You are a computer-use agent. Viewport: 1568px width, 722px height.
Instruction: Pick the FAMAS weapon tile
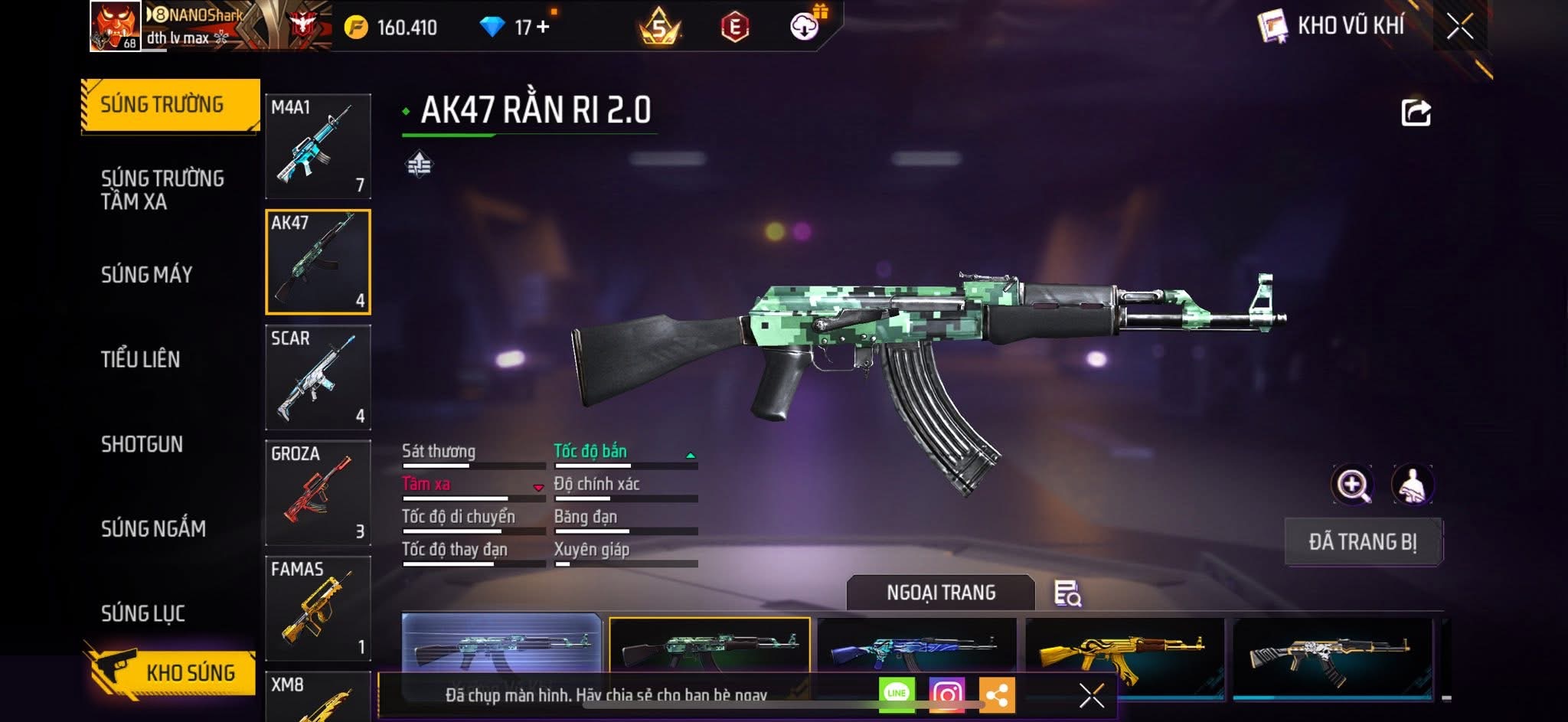pyautogui.click(x=318, y=608)
